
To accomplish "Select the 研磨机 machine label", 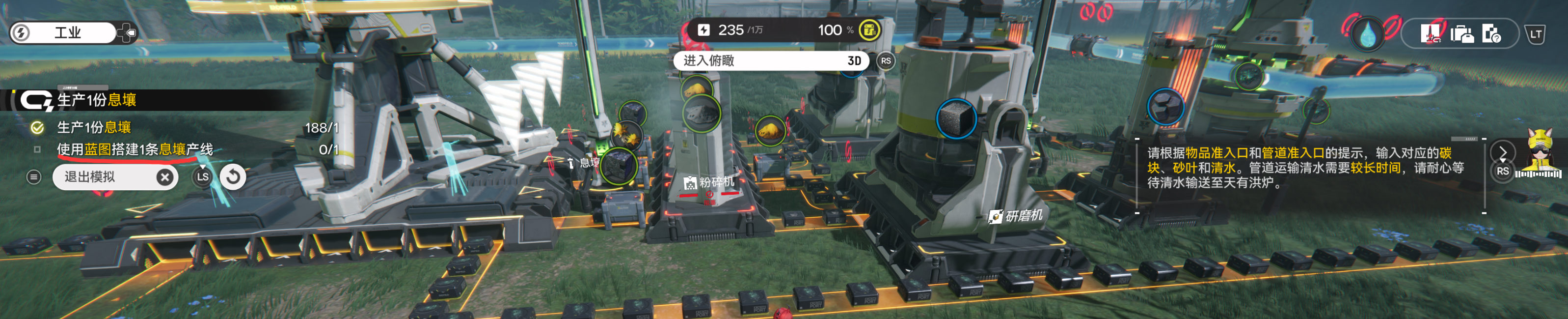I will [x=1016, y=215].
